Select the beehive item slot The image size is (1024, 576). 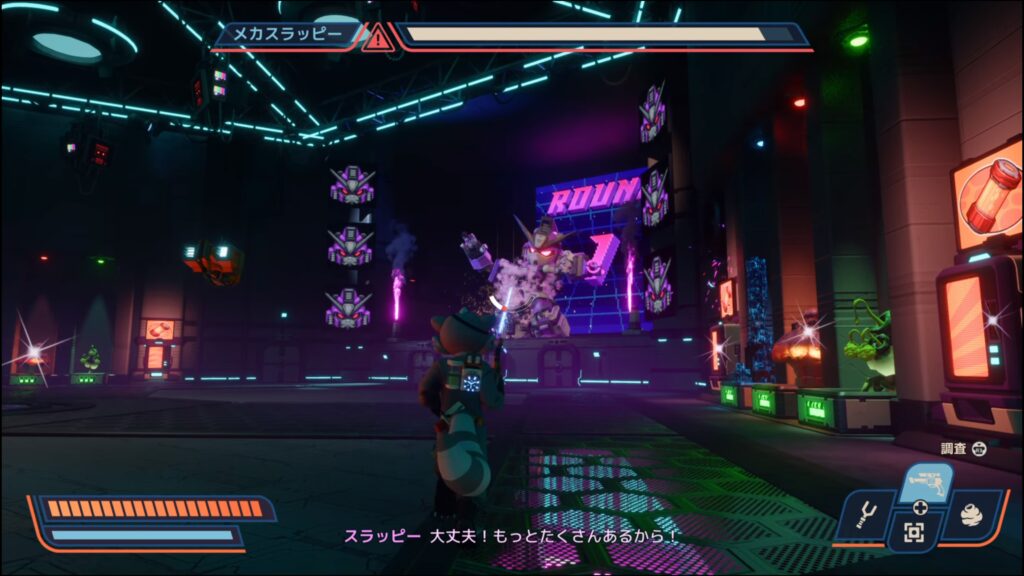968,513
